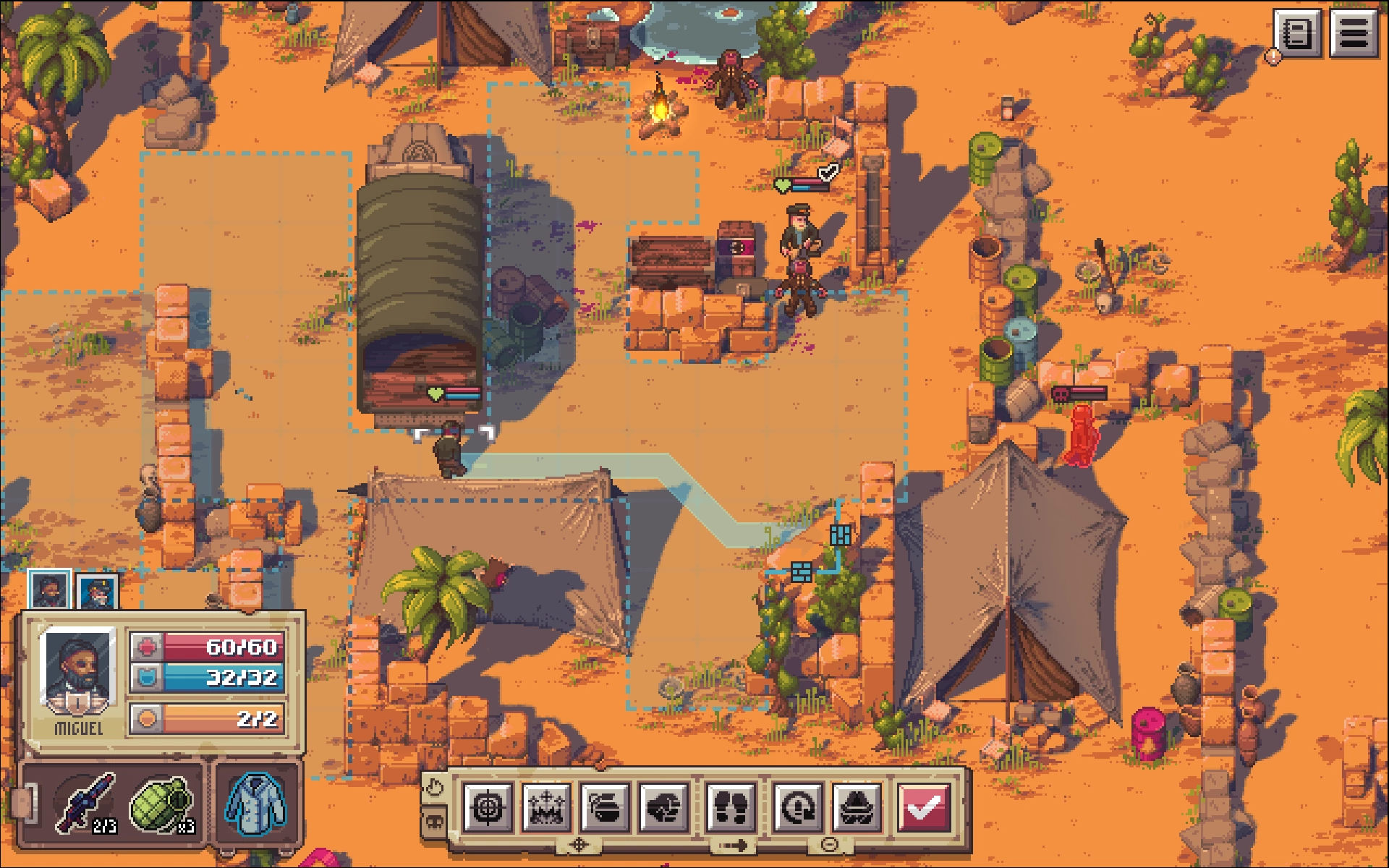The image size is (1389, 868).
Task: Switch to the skull tab beside the action bar
Action: [x=434, y=822]
